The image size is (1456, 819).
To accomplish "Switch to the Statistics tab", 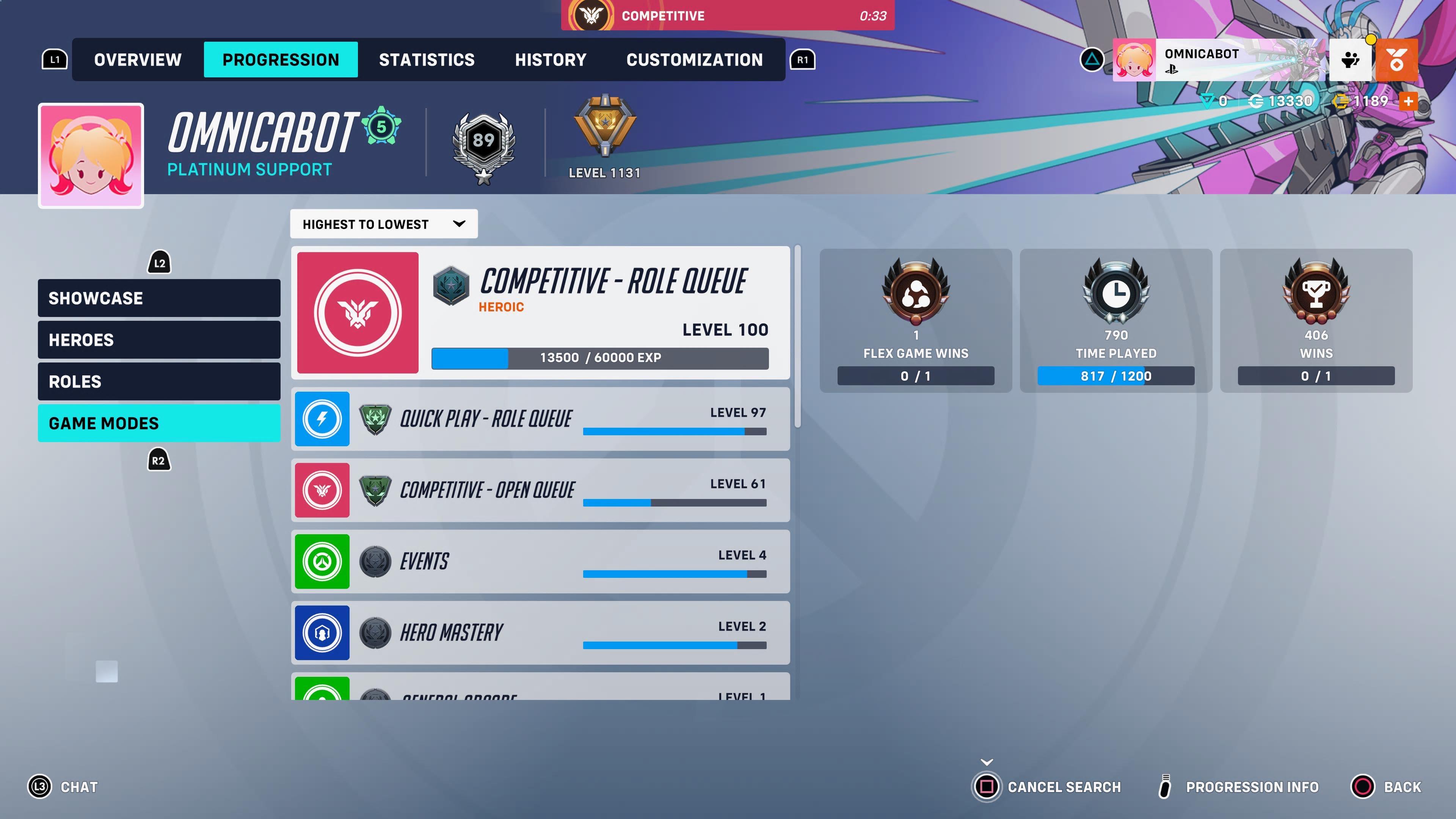I will click(x=427, y=60).
